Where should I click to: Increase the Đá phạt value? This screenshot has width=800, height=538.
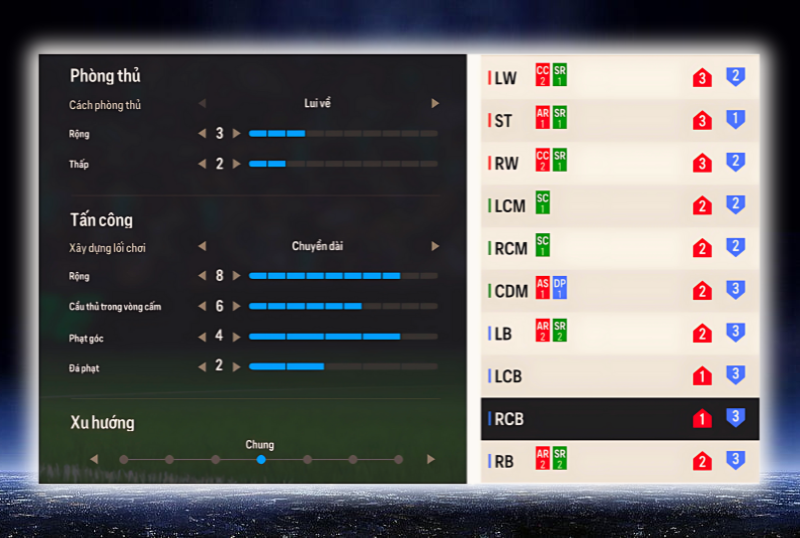click(237, 366)
